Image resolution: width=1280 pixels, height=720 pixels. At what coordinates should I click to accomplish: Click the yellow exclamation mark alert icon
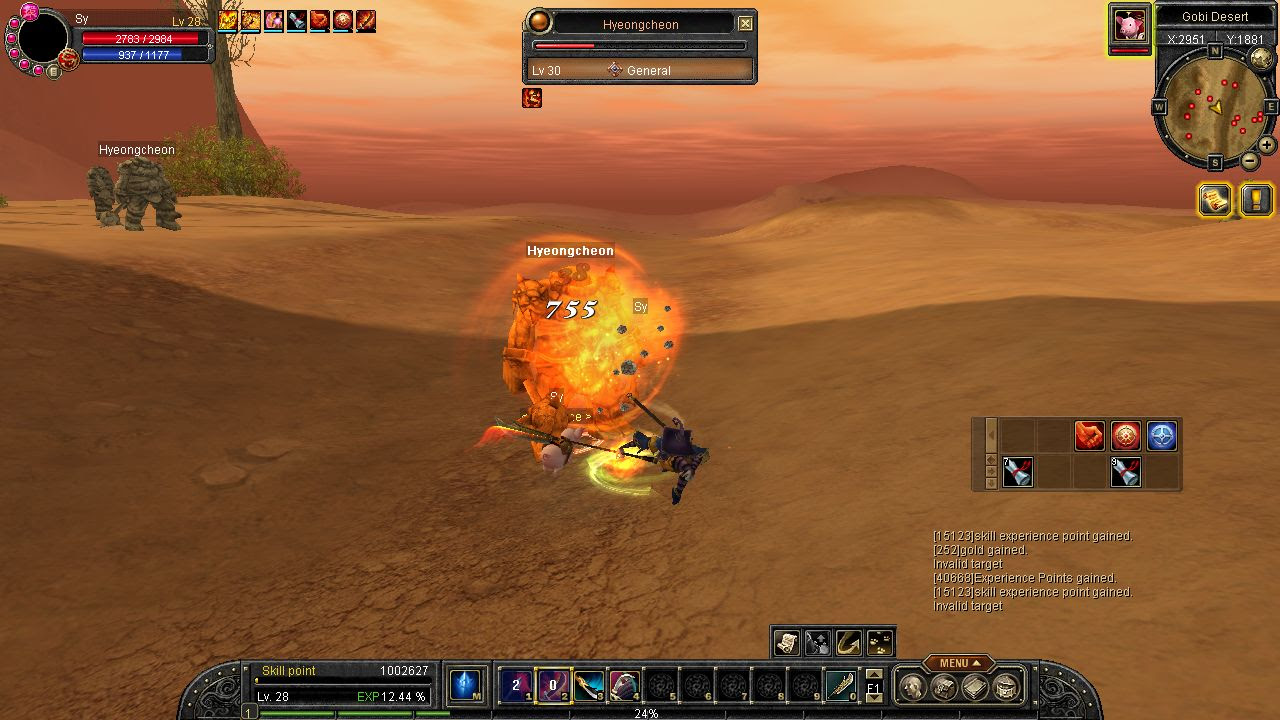[x=1256, y=200]
